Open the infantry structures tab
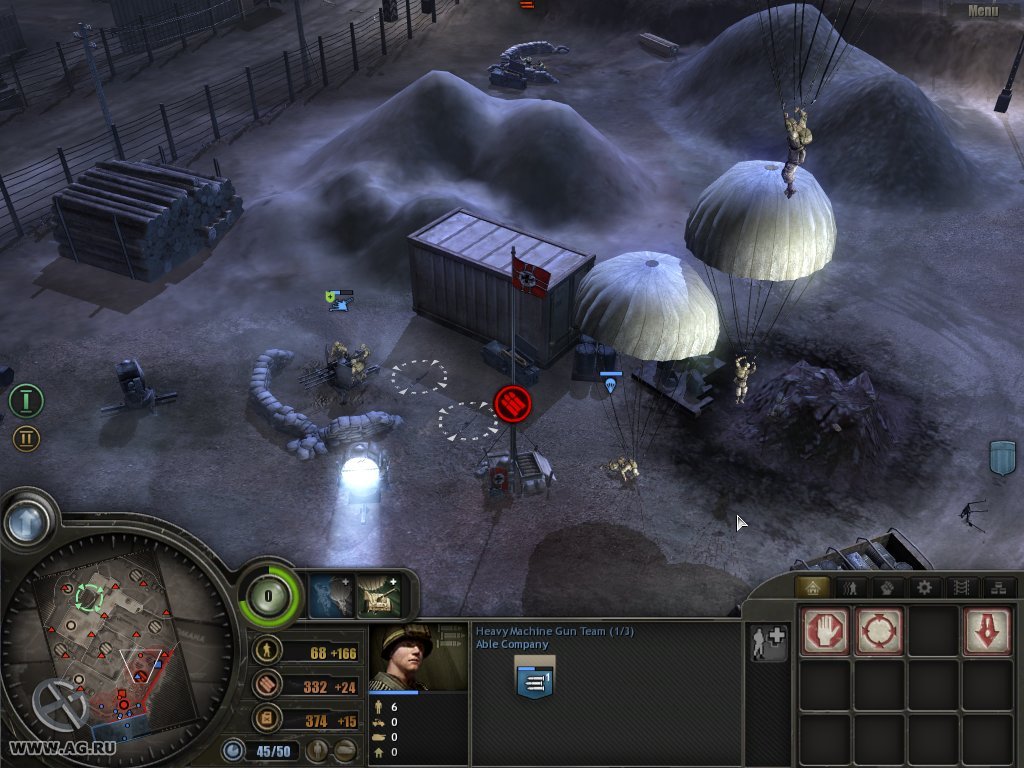The height and width of the screenshot is (768, 1024). pyautogui.click(x=850, y=588)
